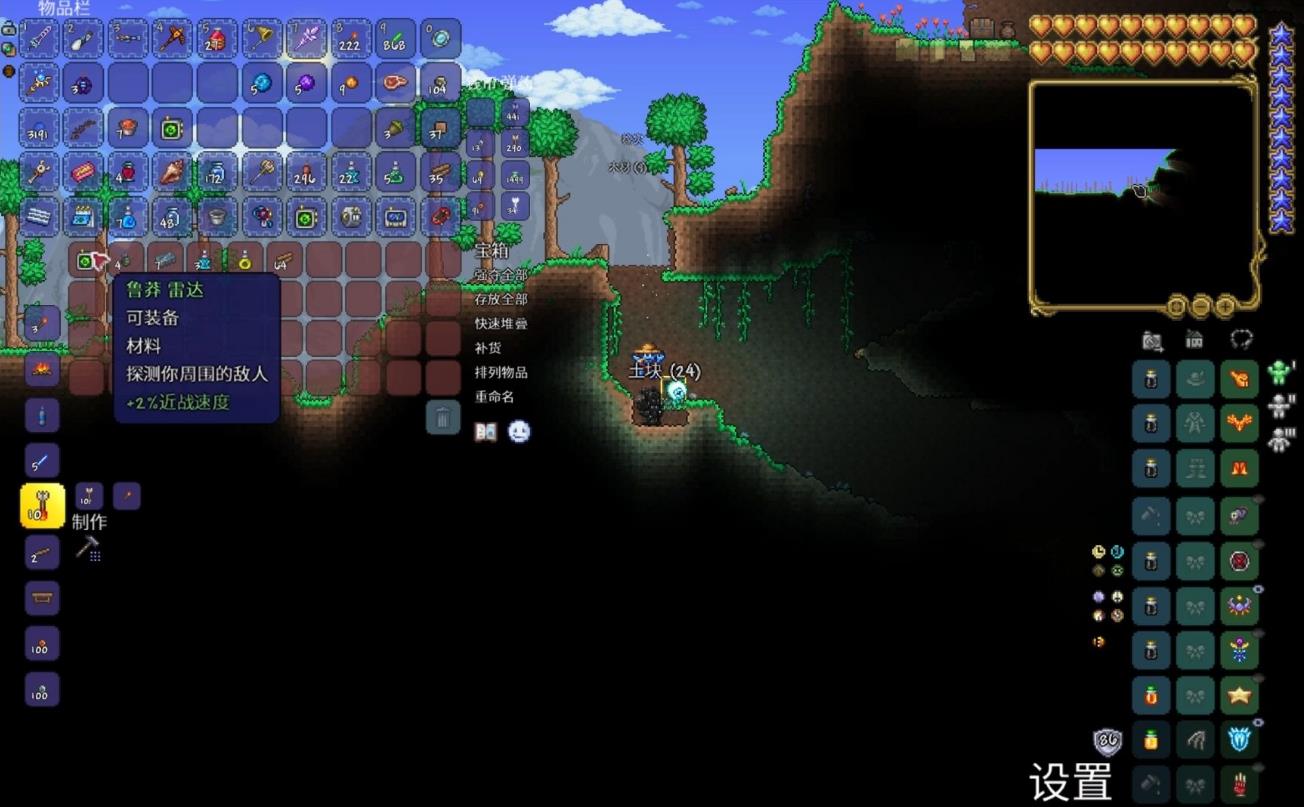Click the 补货 (Restock) option
Screen dimensions: 1304x807
coord(488,348)
